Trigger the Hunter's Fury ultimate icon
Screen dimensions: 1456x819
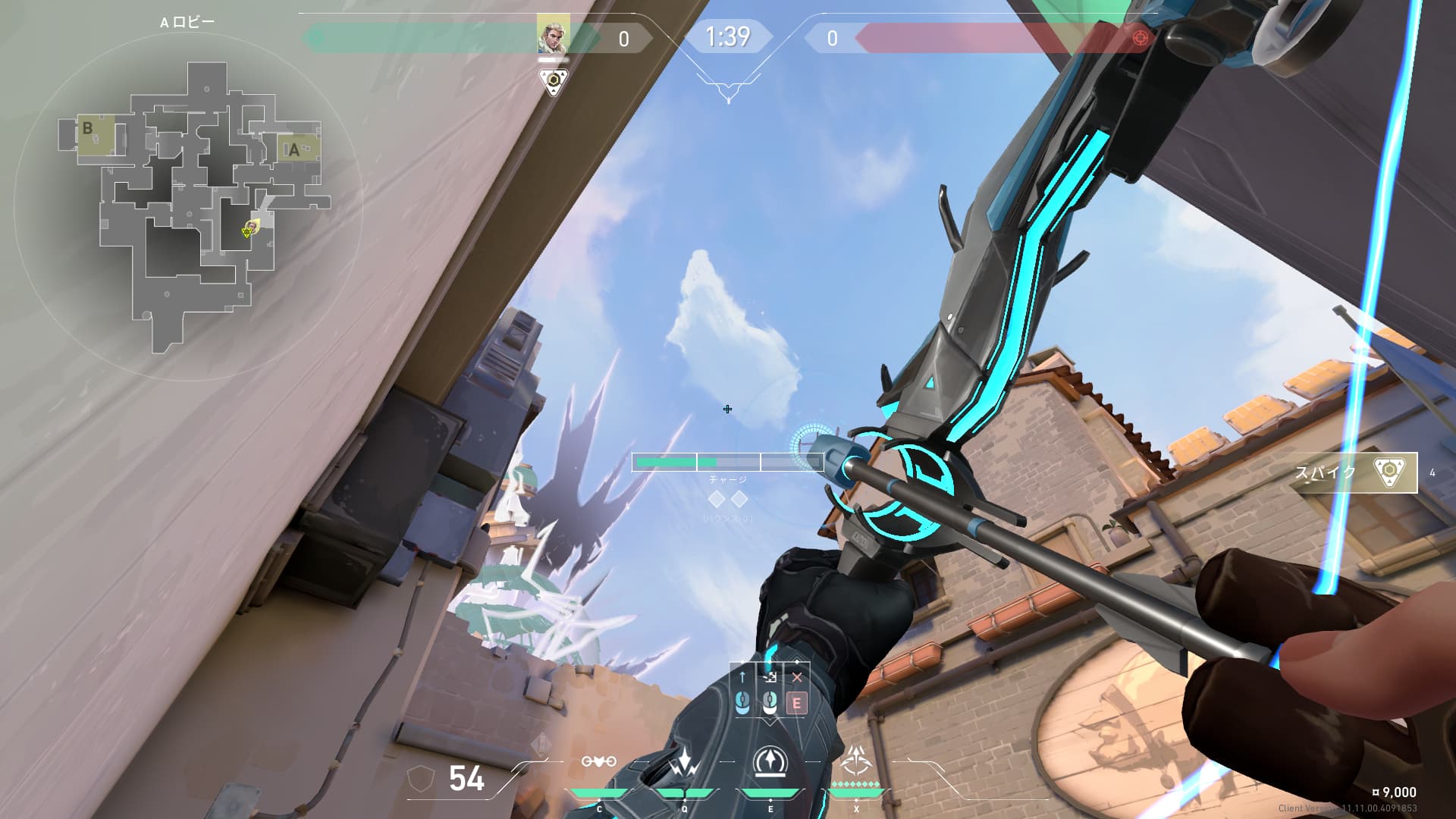(856, 760)
